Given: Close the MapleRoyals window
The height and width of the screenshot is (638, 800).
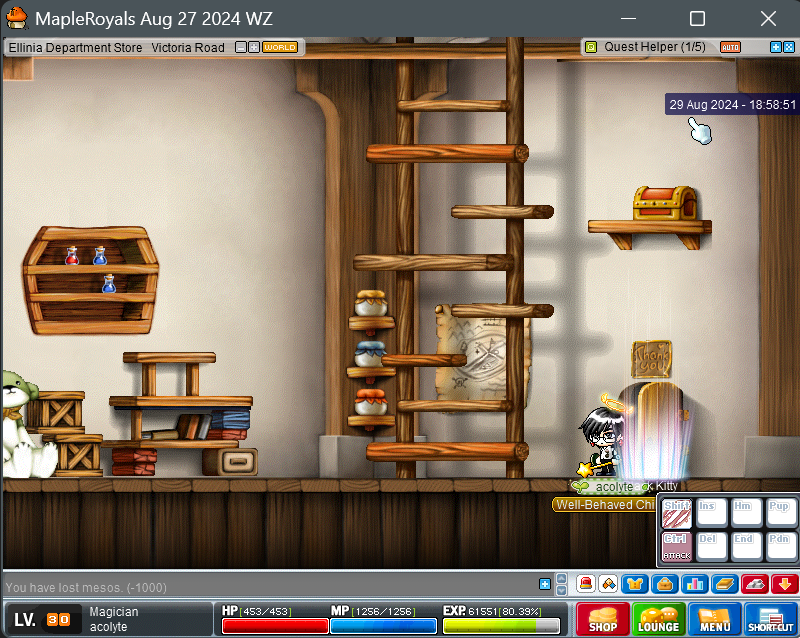Looking at the screenshot, I should click(767, 19).
